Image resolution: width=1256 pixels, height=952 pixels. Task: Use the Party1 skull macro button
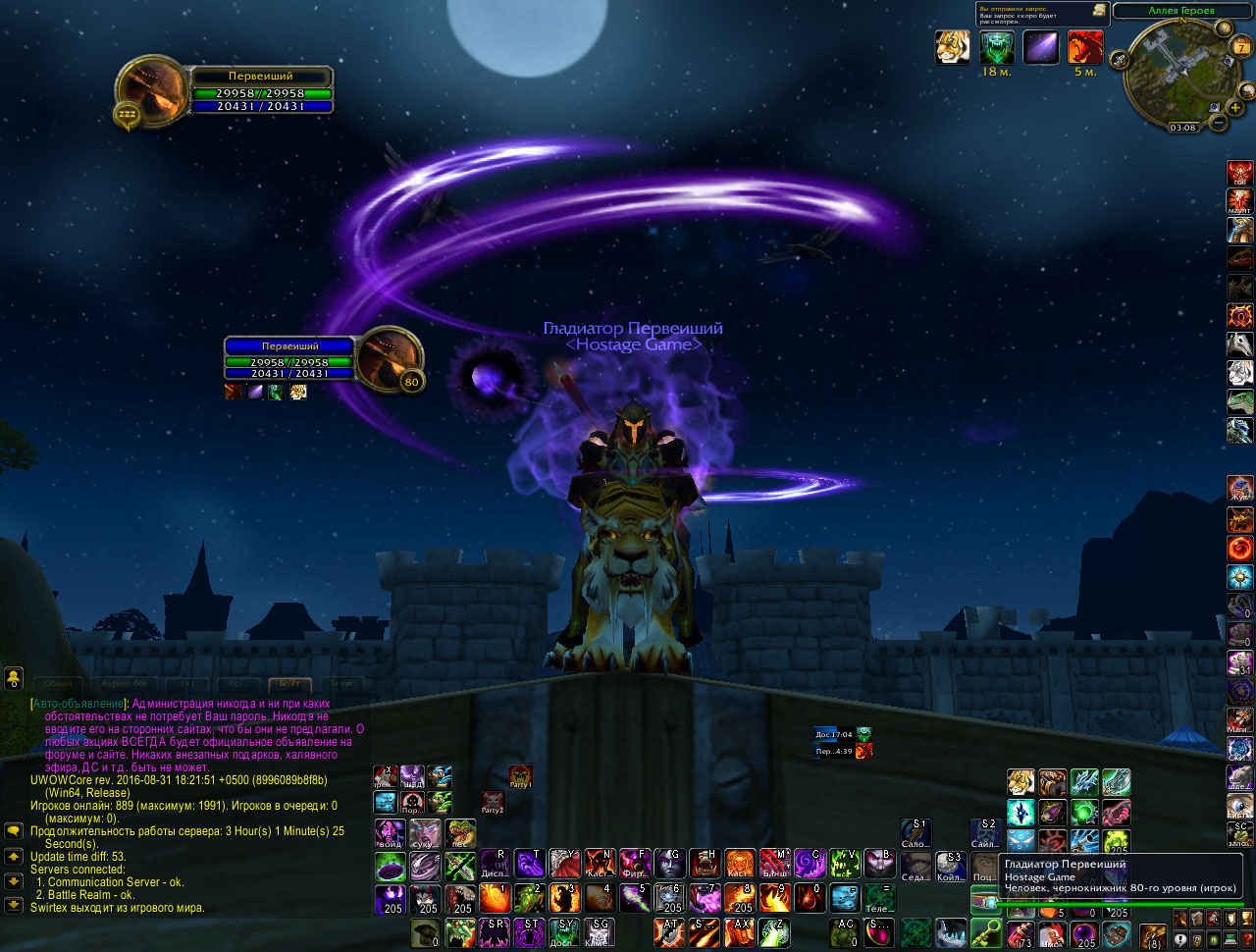click(520, 778)
